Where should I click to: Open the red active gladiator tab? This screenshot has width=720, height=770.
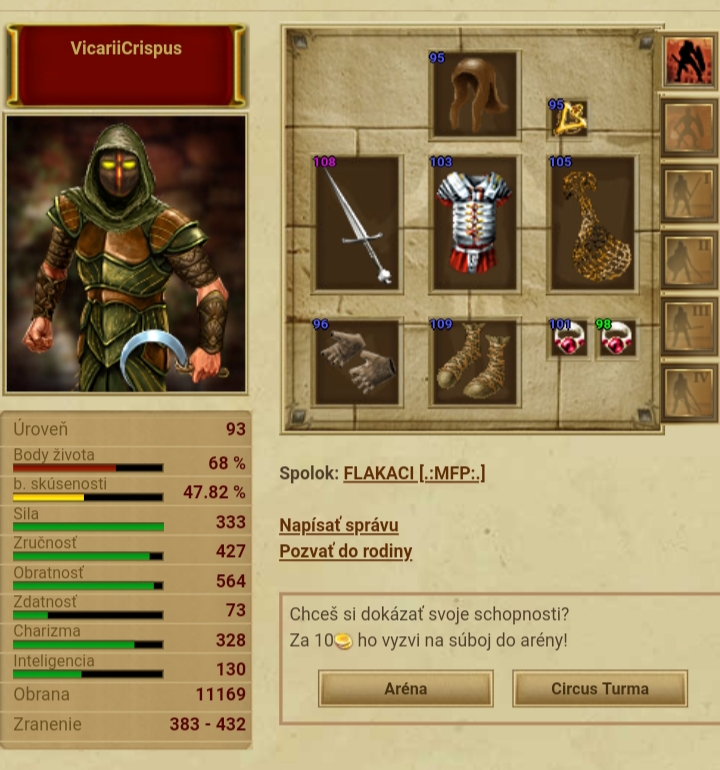[x=689, y=62]
